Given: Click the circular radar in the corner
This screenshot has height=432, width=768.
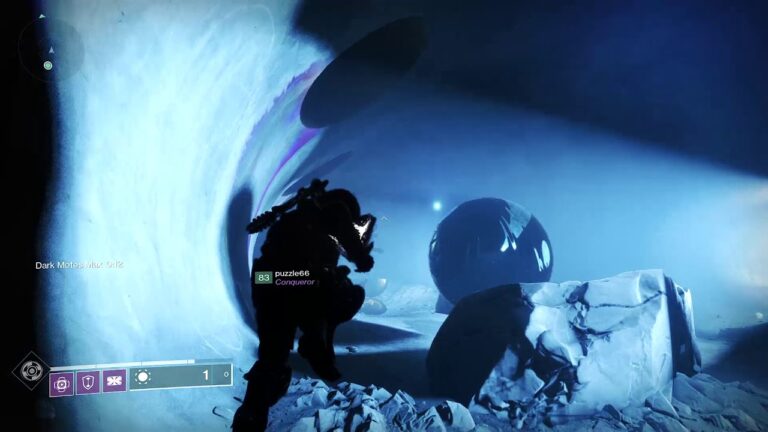Looking at the screenshot, I should tap(50, 48).
